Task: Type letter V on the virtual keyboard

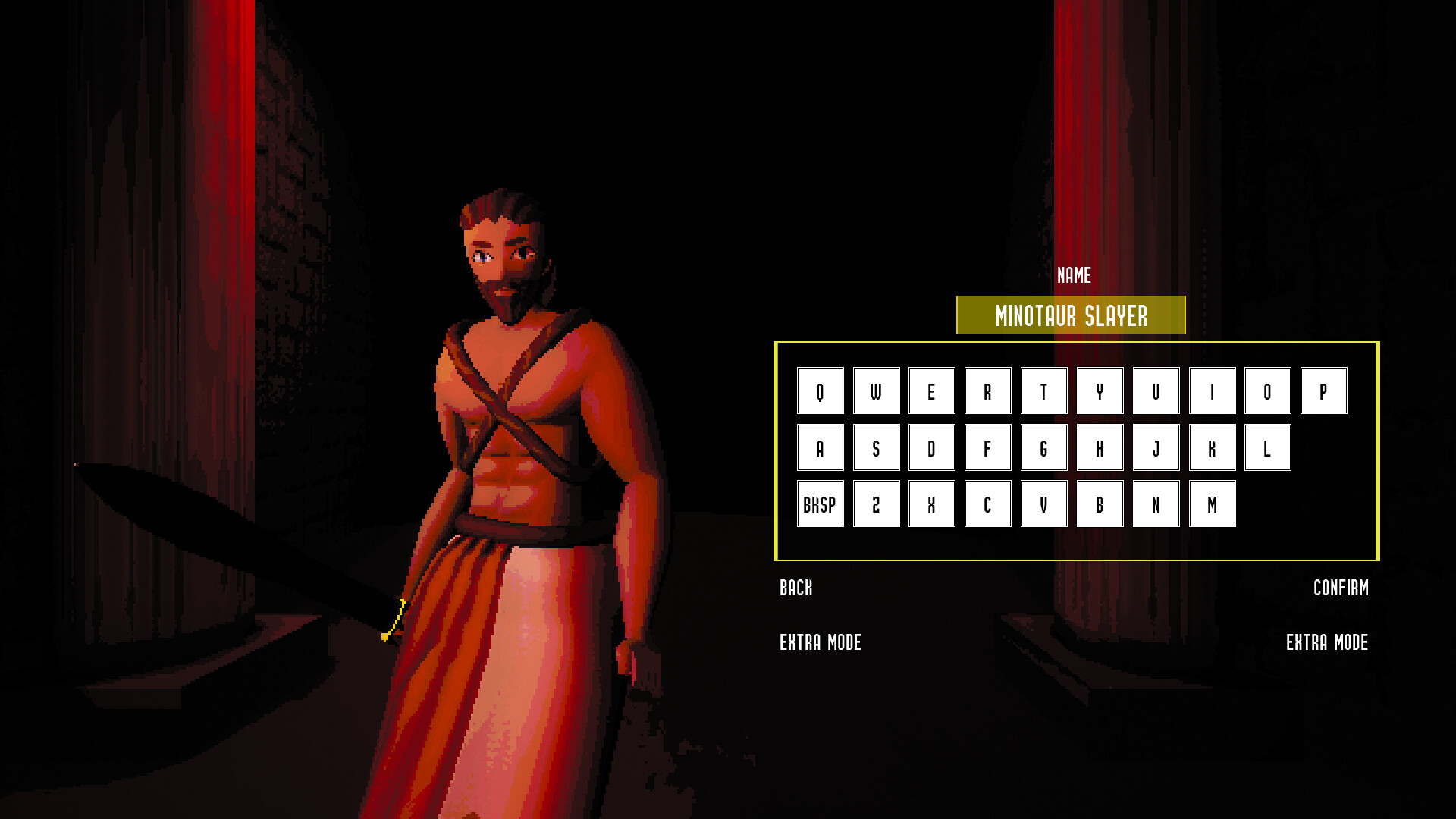Action: pyautogui.click(x=1043, y=503)
